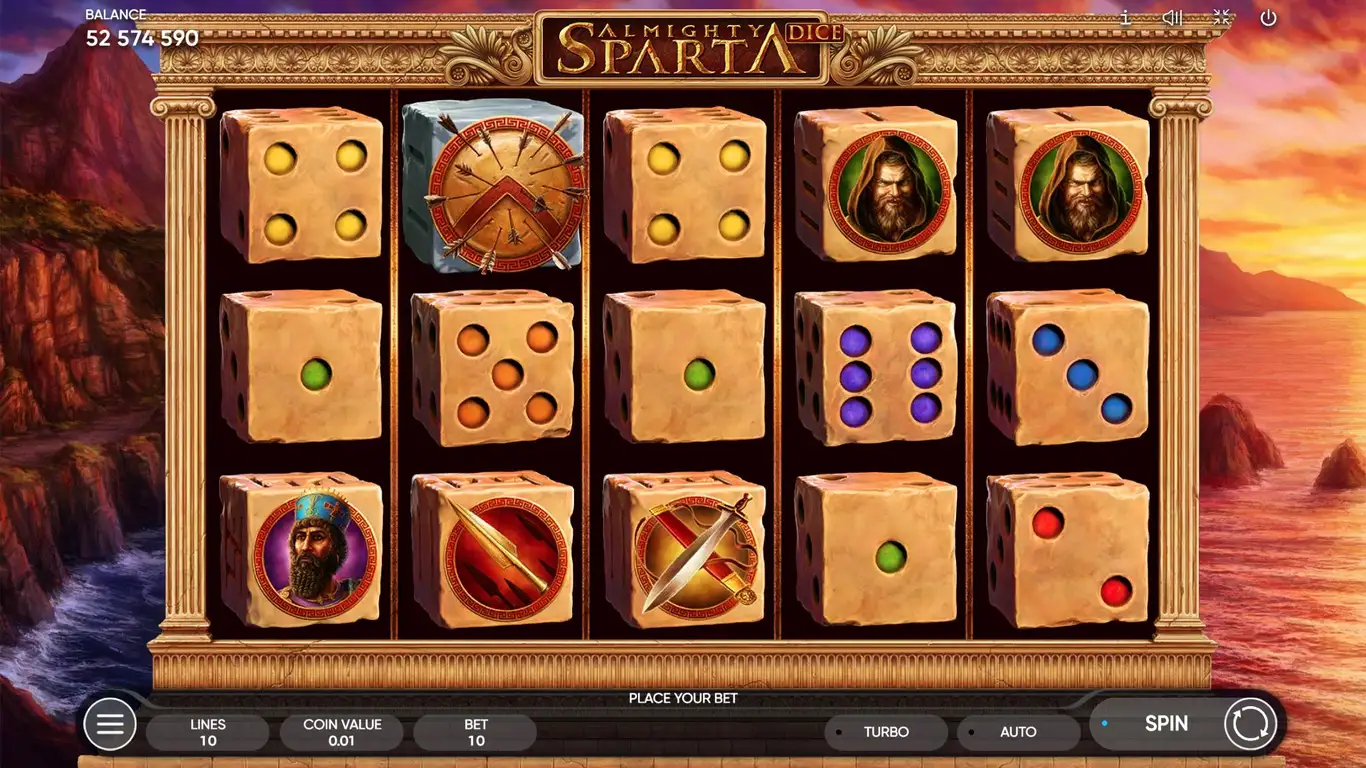Open the hamburger menu
1366x768 pixels.
pos(110,723)
